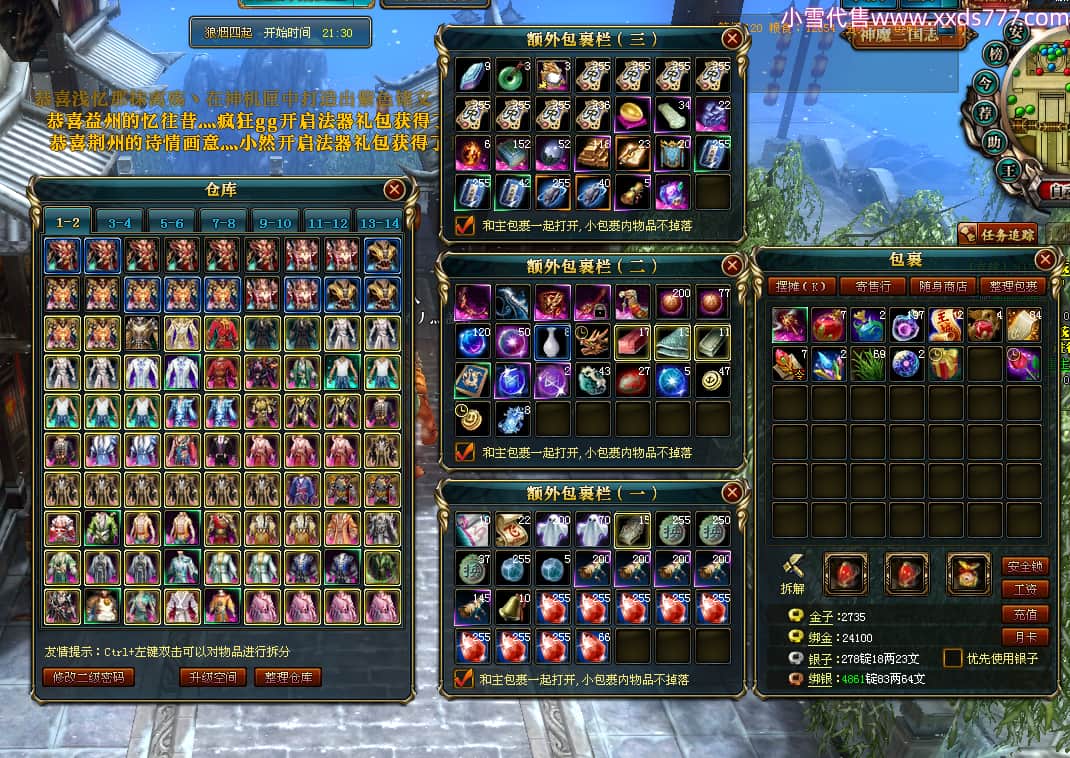Image resolution: width=1070 pixels, height=758 pixels.
Task: Click the 安全锁 safety lock button
Action: click(x=1025, y=566)
